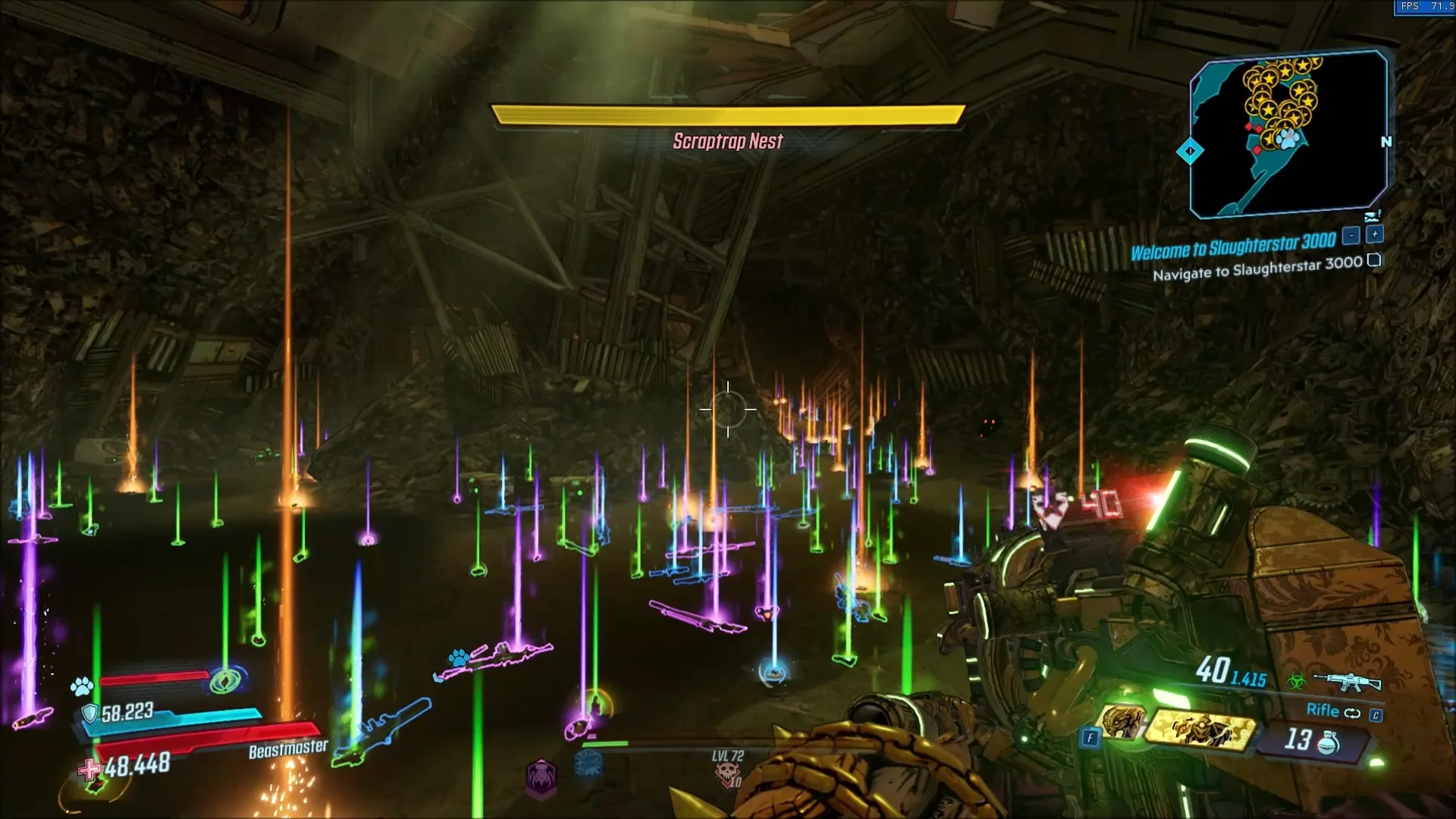This screenshot has width=1456, height=819.
Task: Click the shield icon beside 58.223
Action: click(89, 714)
